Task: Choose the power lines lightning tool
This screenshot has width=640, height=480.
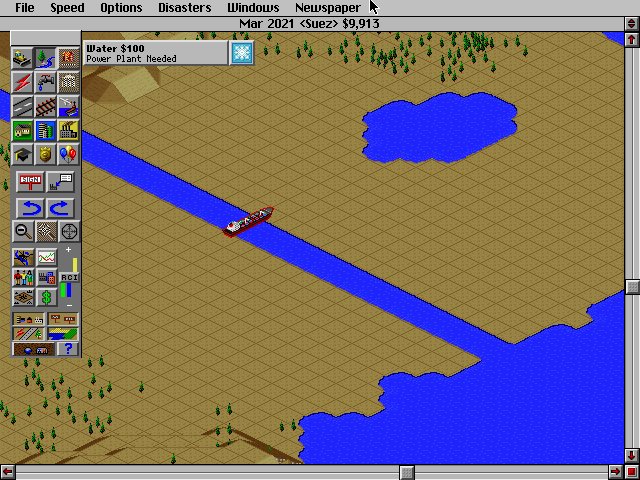Action: coord(22,82)
